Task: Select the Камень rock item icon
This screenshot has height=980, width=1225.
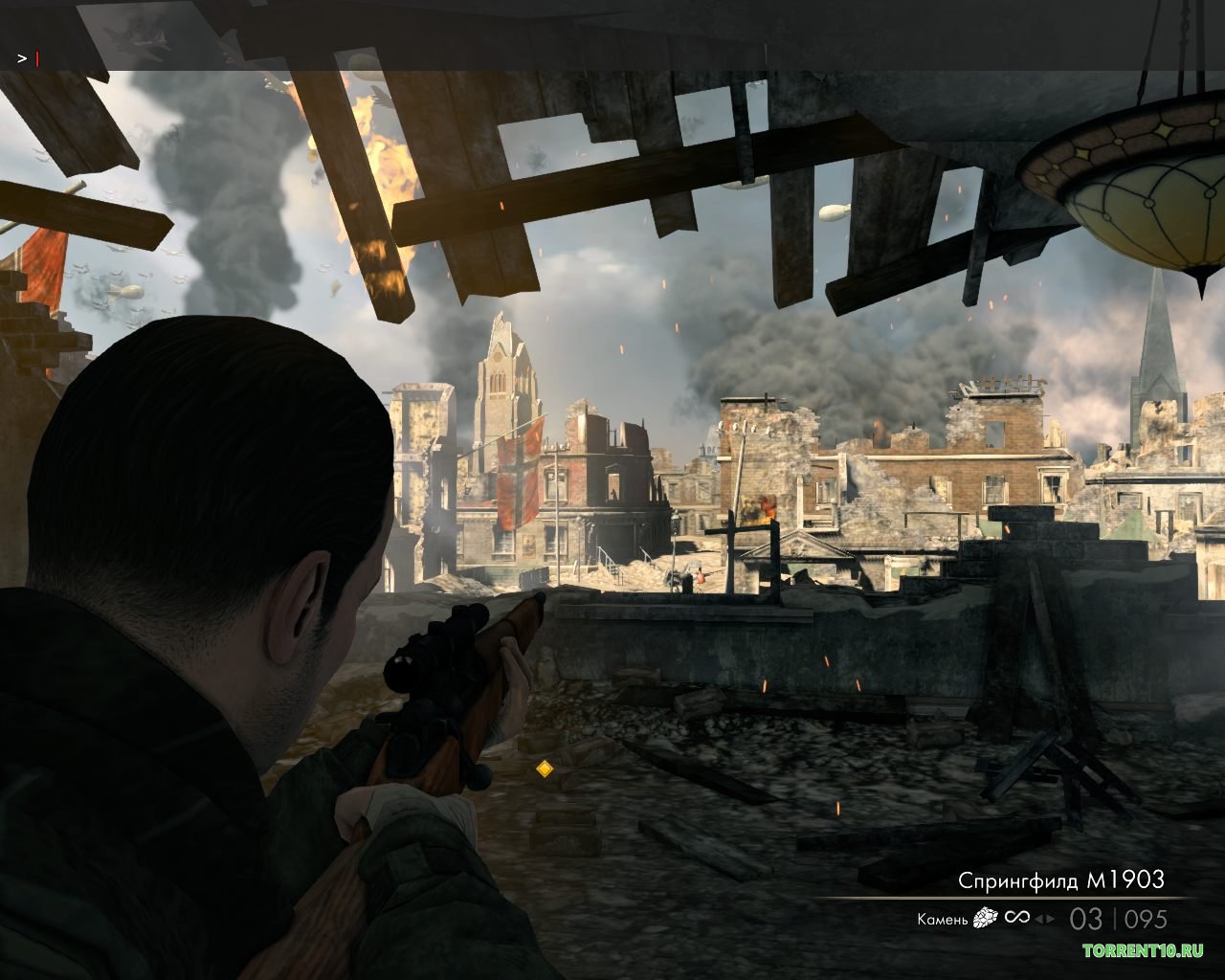Action: click(985, 919)
